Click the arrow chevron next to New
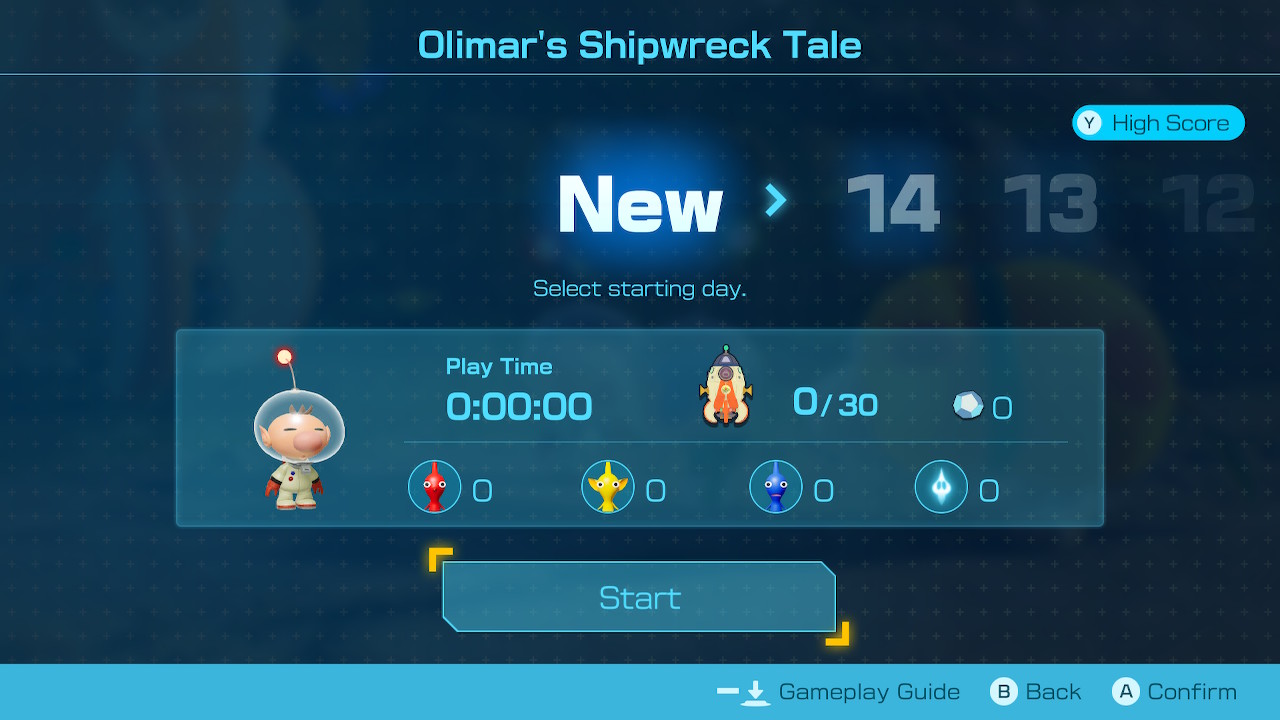Image resolution: width=1280 pixels, height=720 pixels. (x=773, y=203)
